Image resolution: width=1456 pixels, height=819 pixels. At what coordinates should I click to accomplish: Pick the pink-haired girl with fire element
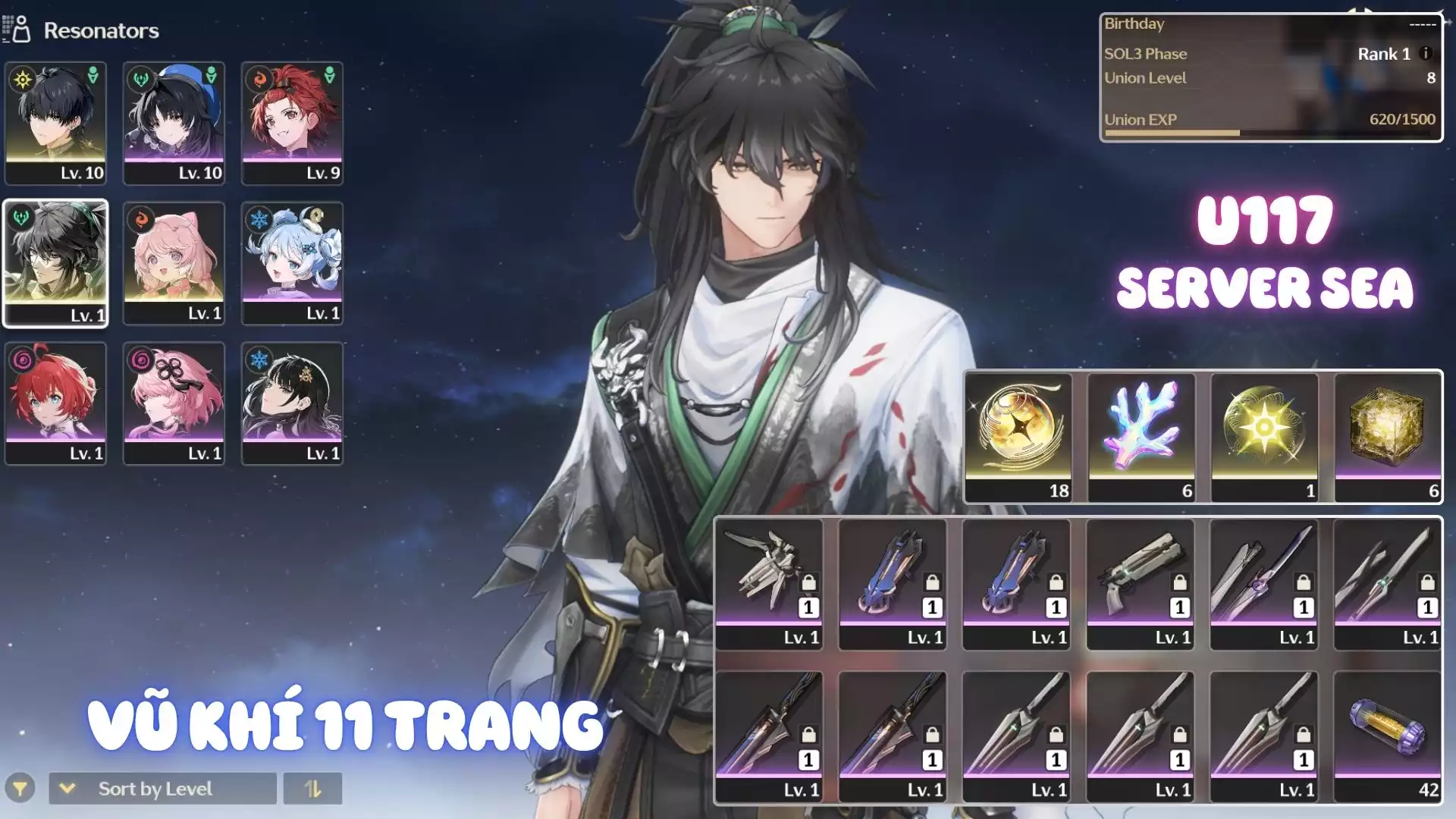(x=174, y=263)
